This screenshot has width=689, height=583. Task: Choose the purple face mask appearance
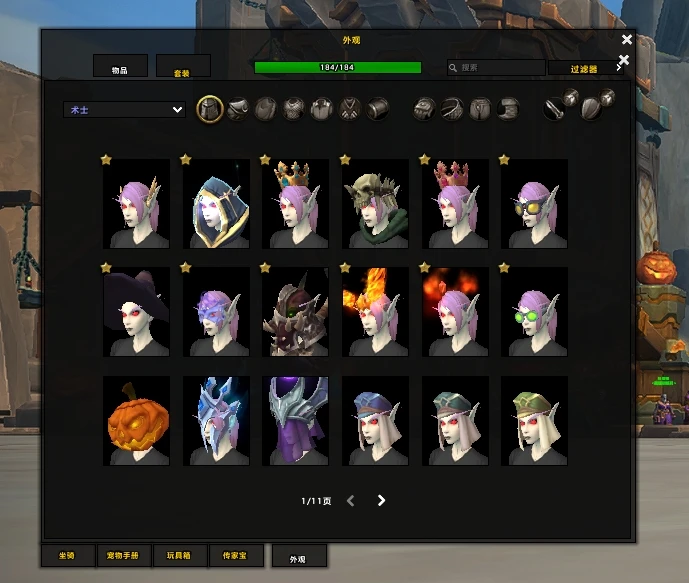[x=215, y=312]
